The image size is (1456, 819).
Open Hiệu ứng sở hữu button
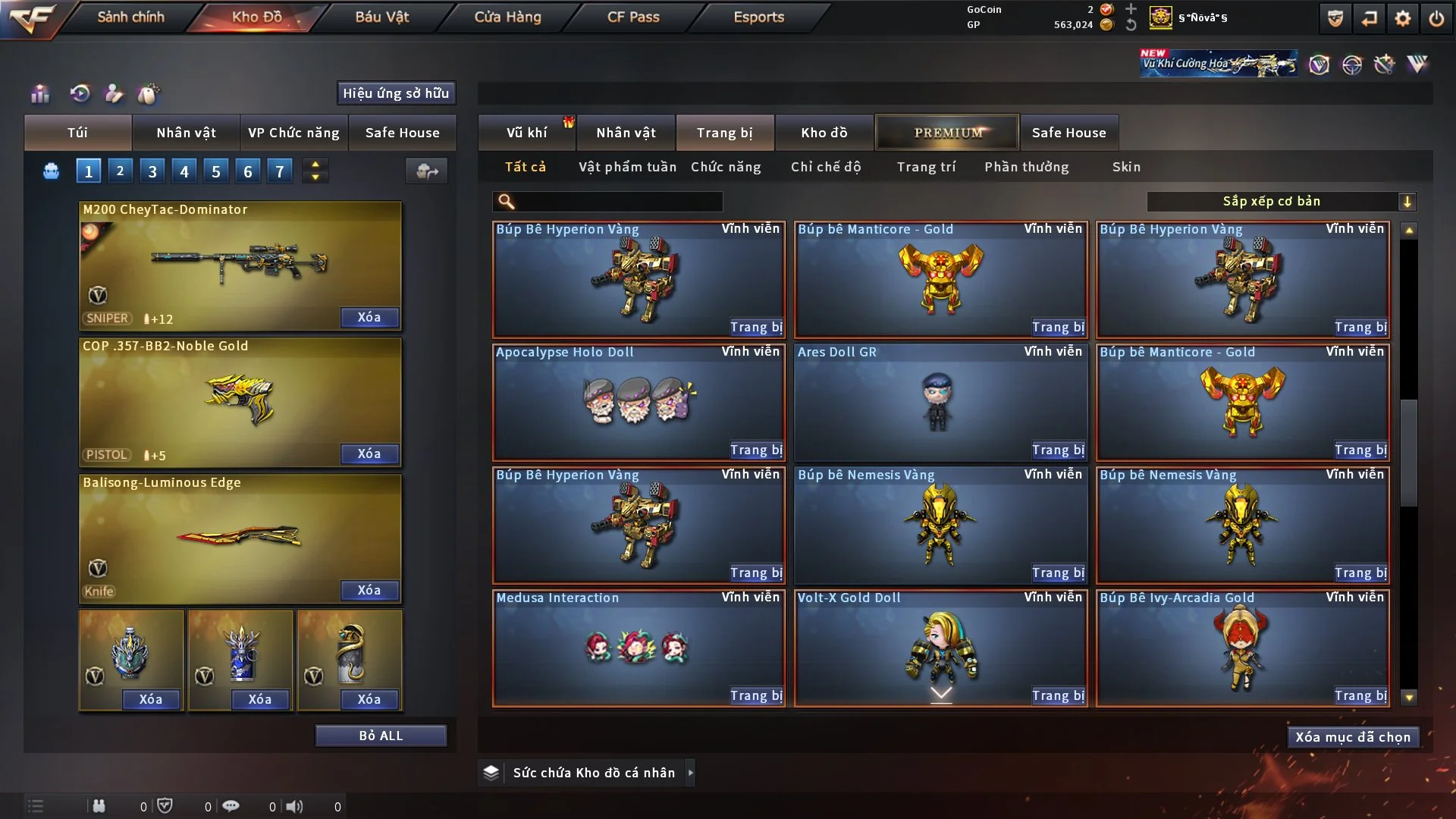[396, 93]
